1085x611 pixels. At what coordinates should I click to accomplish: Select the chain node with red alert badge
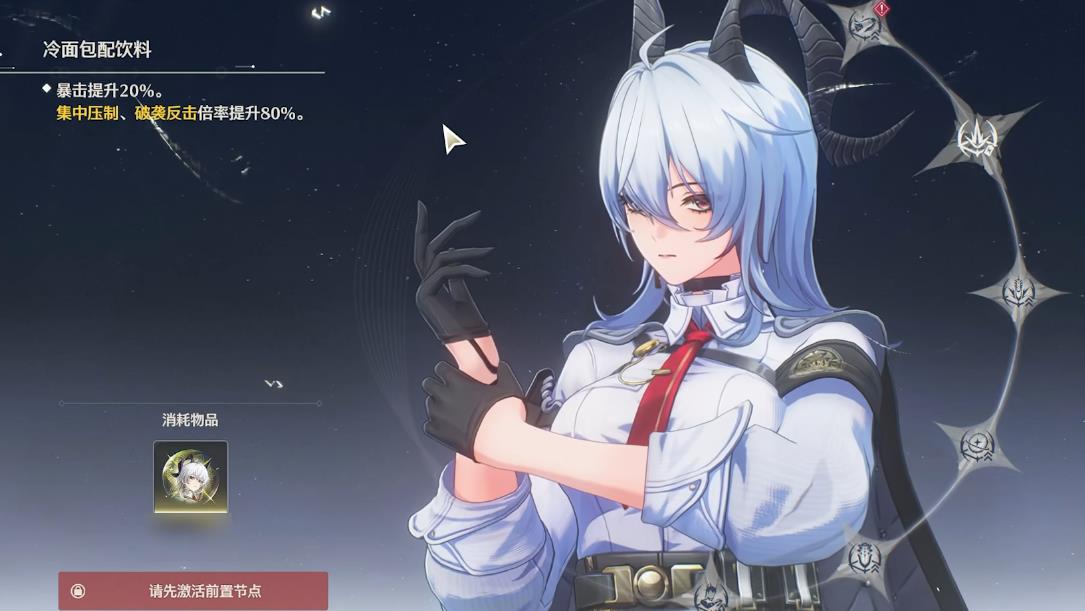[865, 24]
